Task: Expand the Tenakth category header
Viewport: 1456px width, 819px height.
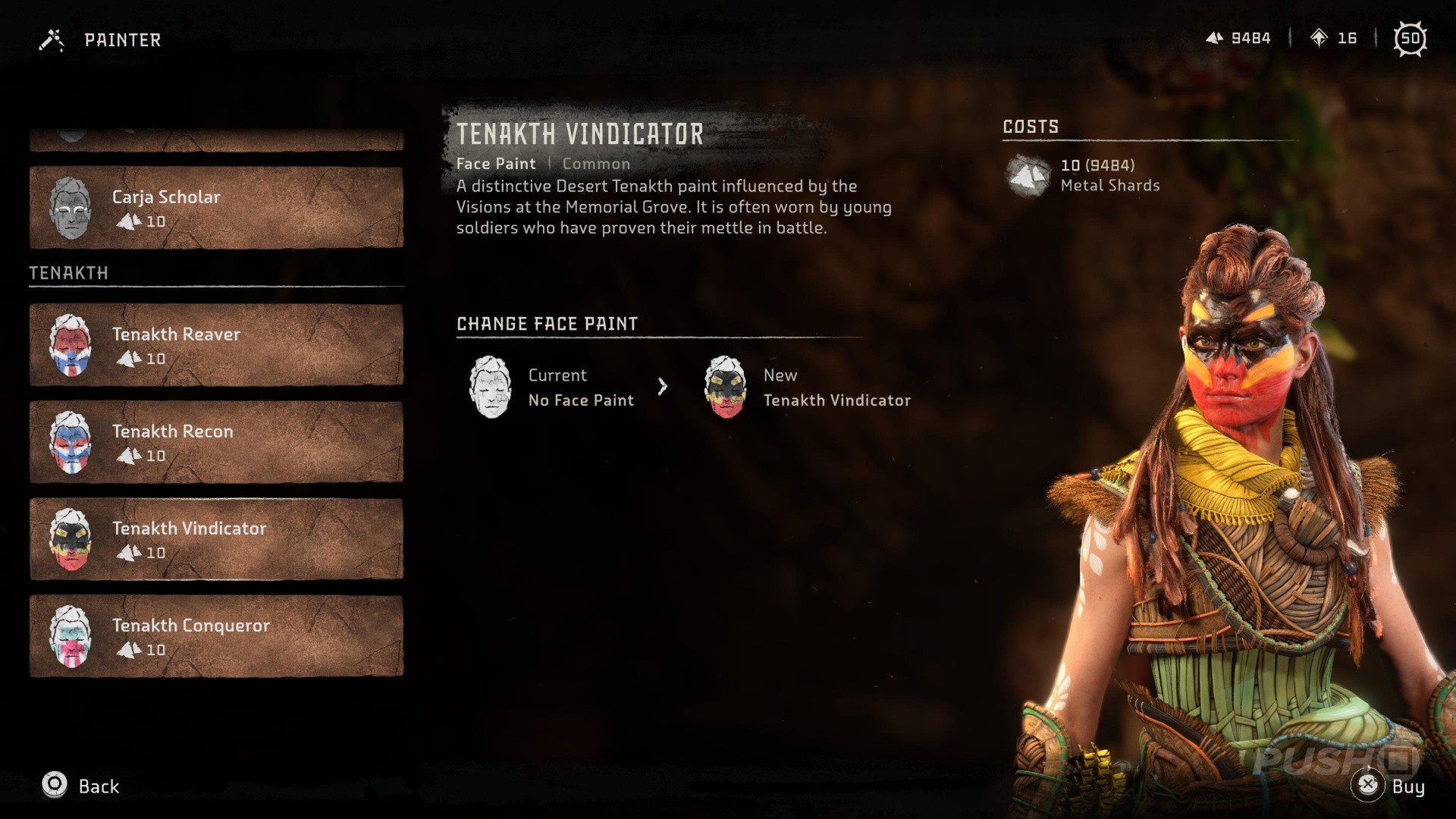Action: tap(68, 273)
